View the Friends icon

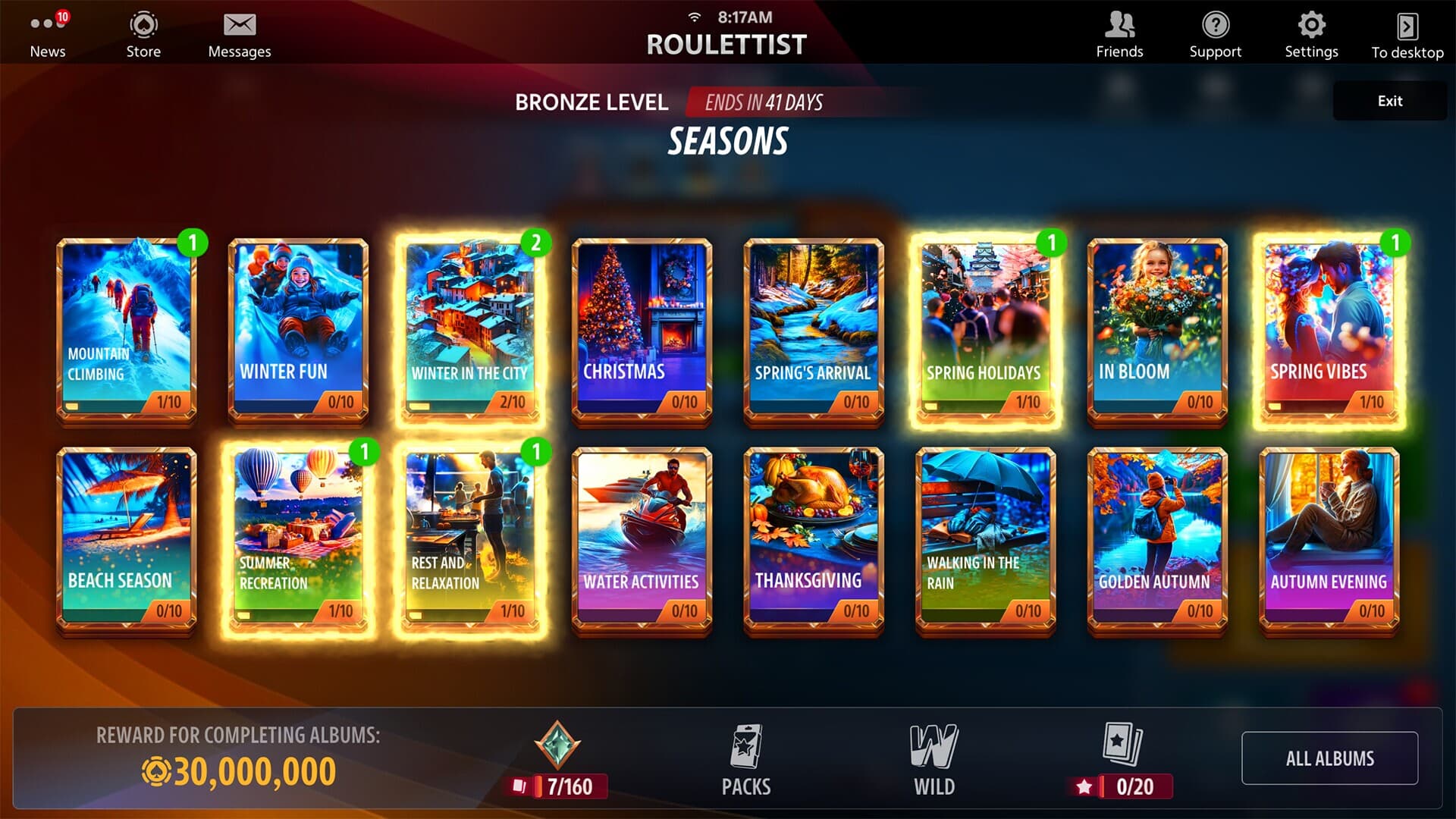click(x=1119, y=24)
